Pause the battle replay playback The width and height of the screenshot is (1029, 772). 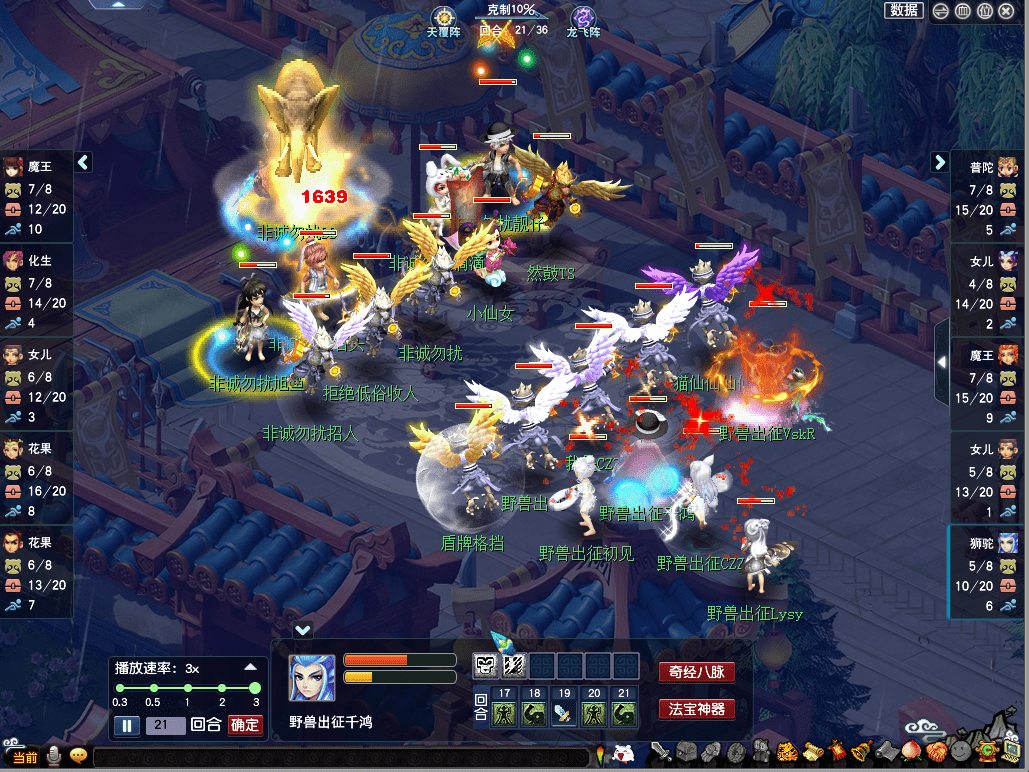(x=127, y=726)
